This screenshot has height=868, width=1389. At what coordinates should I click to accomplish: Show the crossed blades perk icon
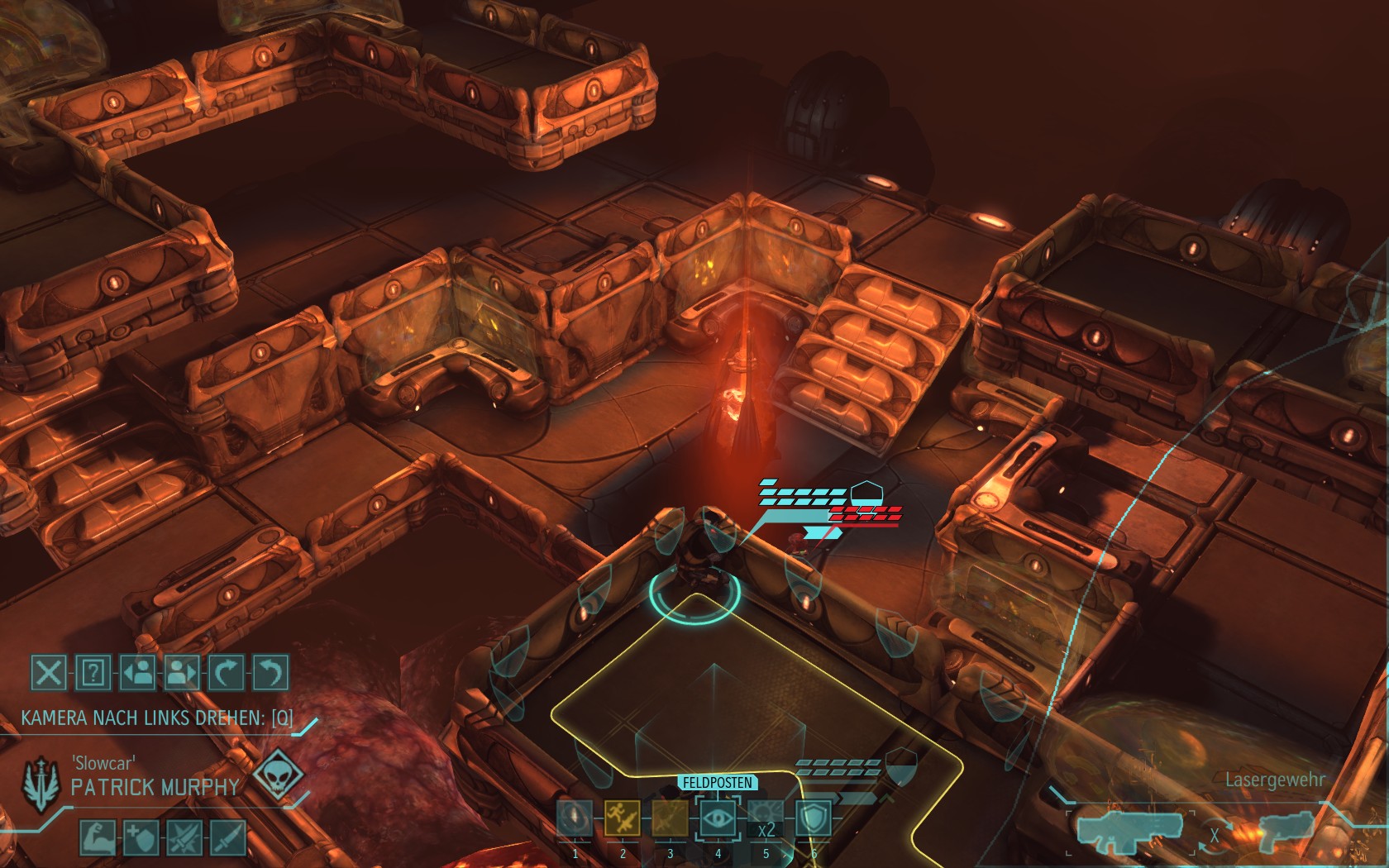click(x=184, y=837)
